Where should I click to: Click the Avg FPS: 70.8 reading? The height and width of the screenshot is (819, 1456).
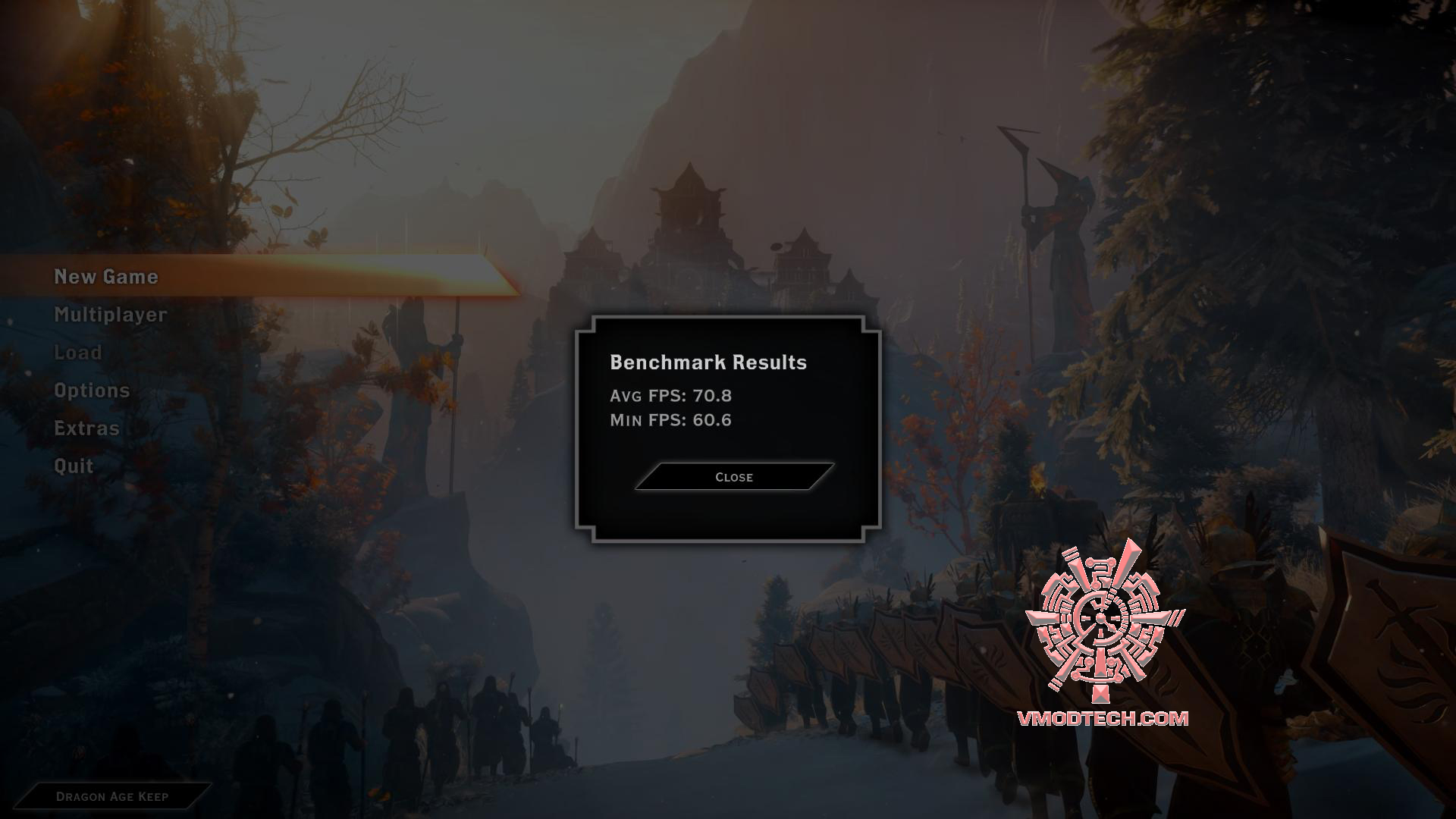[x=670, y=395]
